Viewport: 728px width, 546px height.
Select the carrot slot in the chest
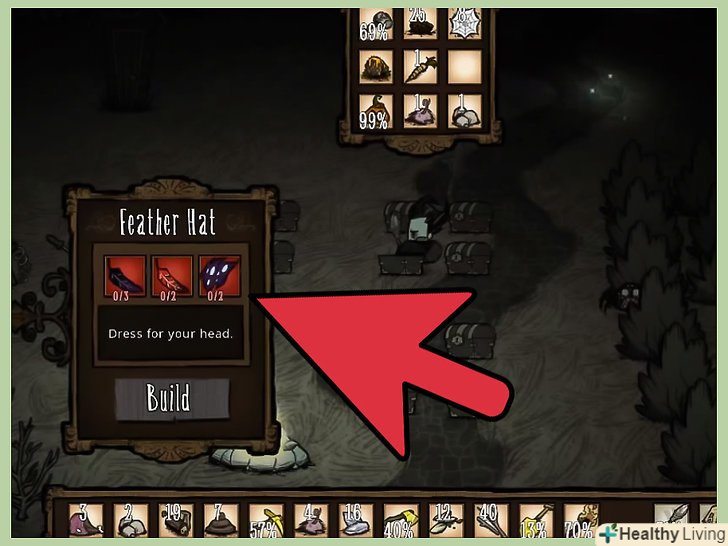[x=422, y=68]
